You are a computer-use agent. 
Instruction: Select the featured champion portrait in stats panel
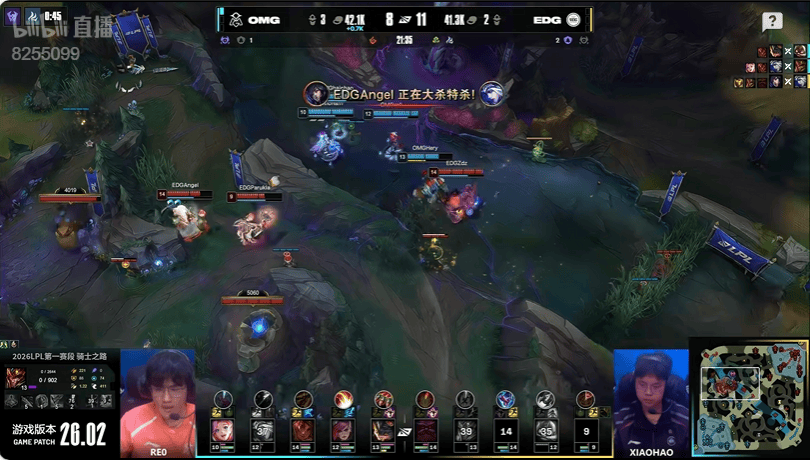point(17,375)
